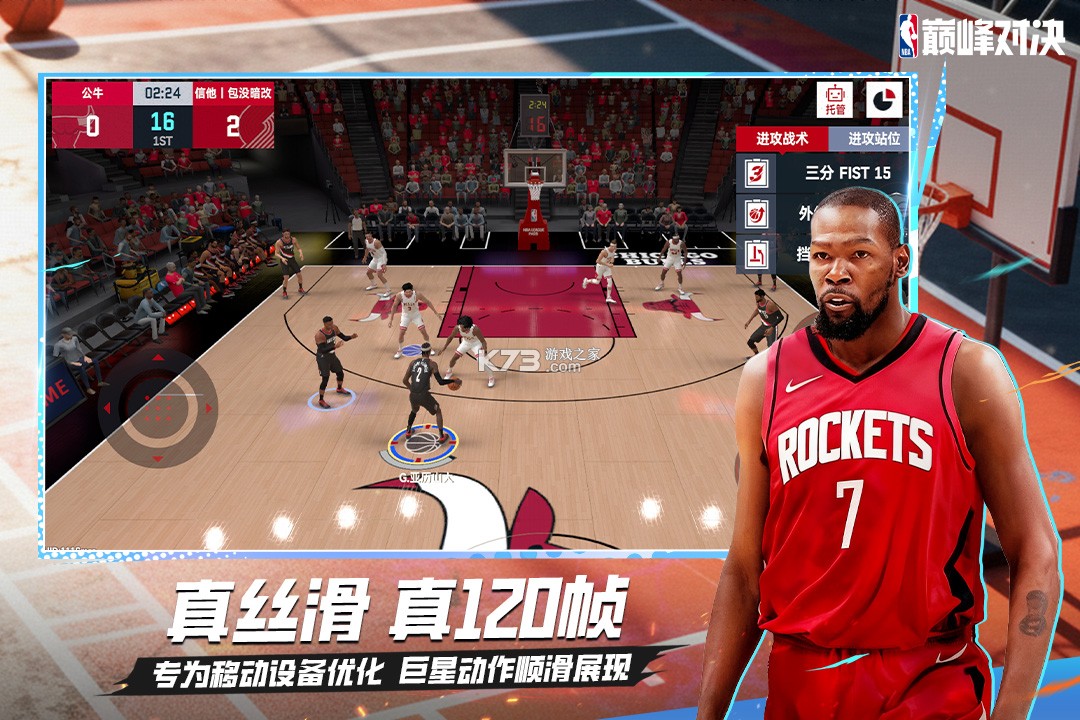Tap the virtual movement joystick
Screen dimensions: 1080x720
(156, 407)
